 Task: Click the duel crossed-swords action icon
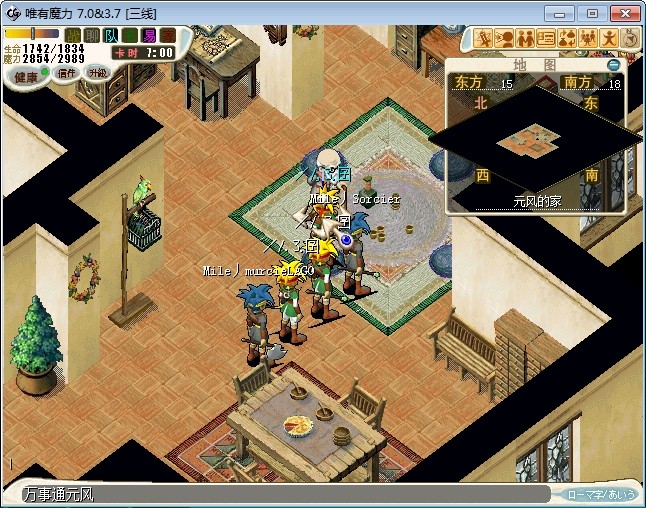(x=485, y=39)
